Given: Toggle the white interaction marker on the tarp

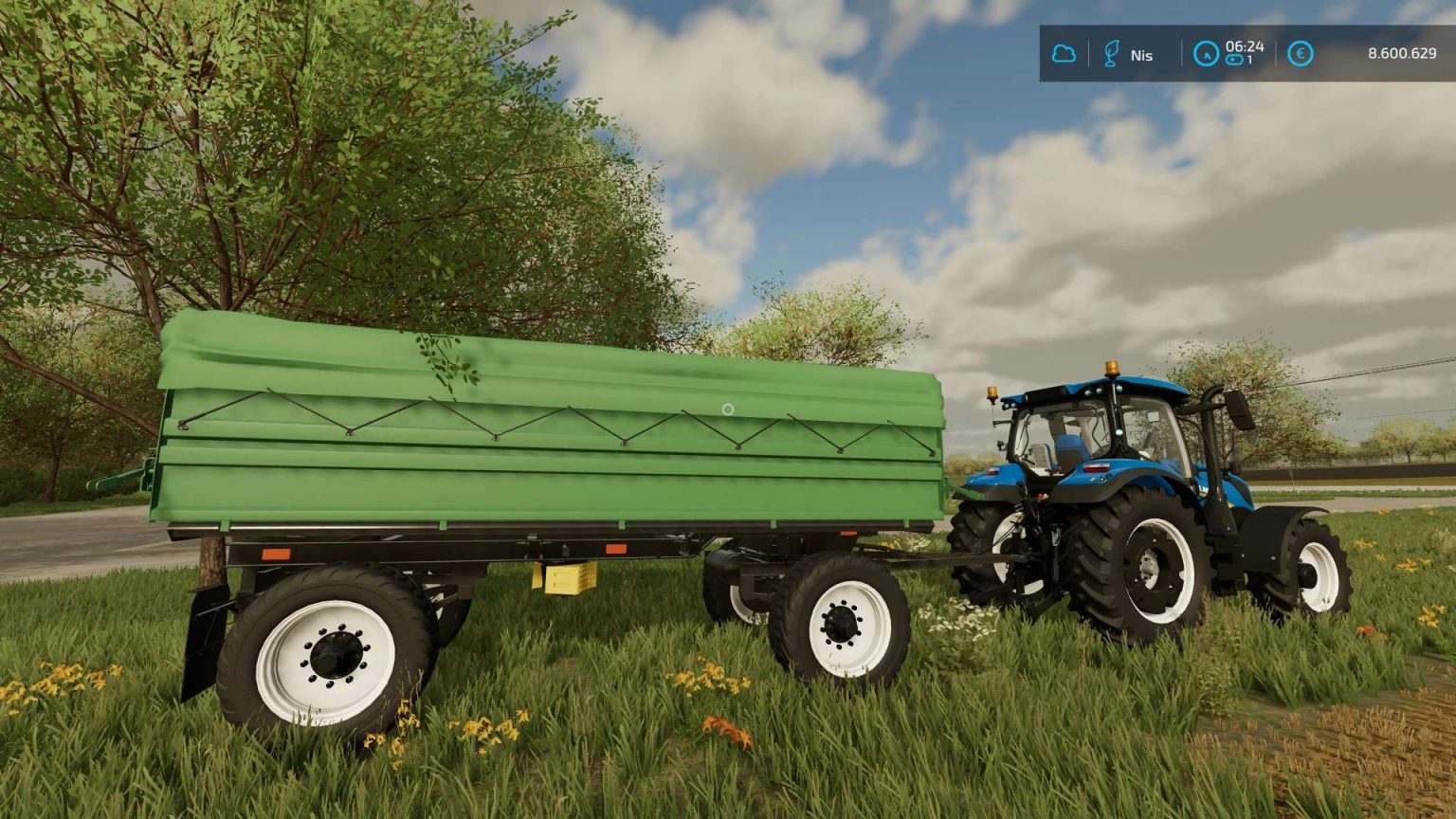Looking at the screenshot, I should [728, 409].
